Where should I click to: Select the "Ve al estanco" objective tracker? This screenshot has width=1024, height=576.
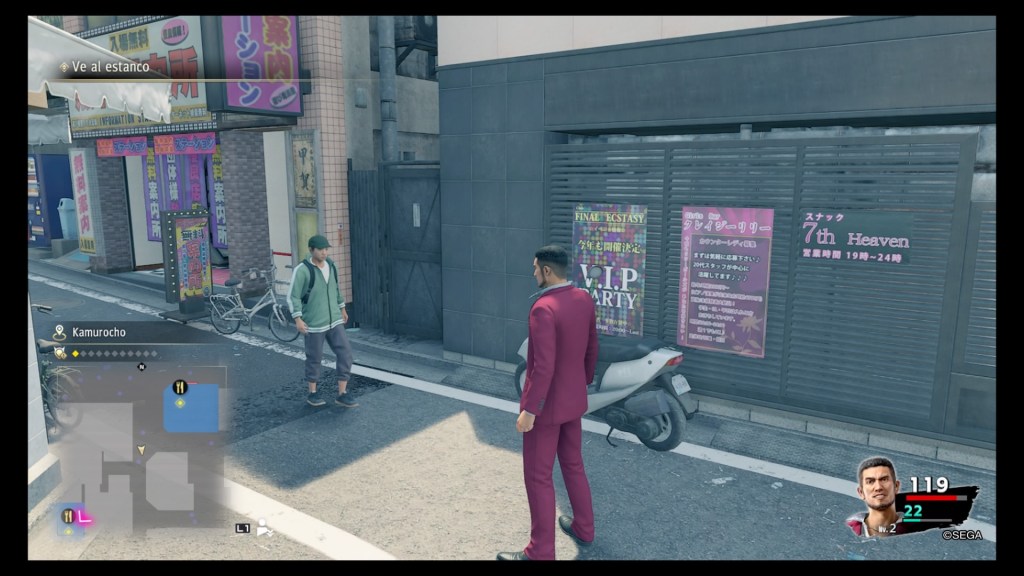pyautogui.click(x=110, y=67)
